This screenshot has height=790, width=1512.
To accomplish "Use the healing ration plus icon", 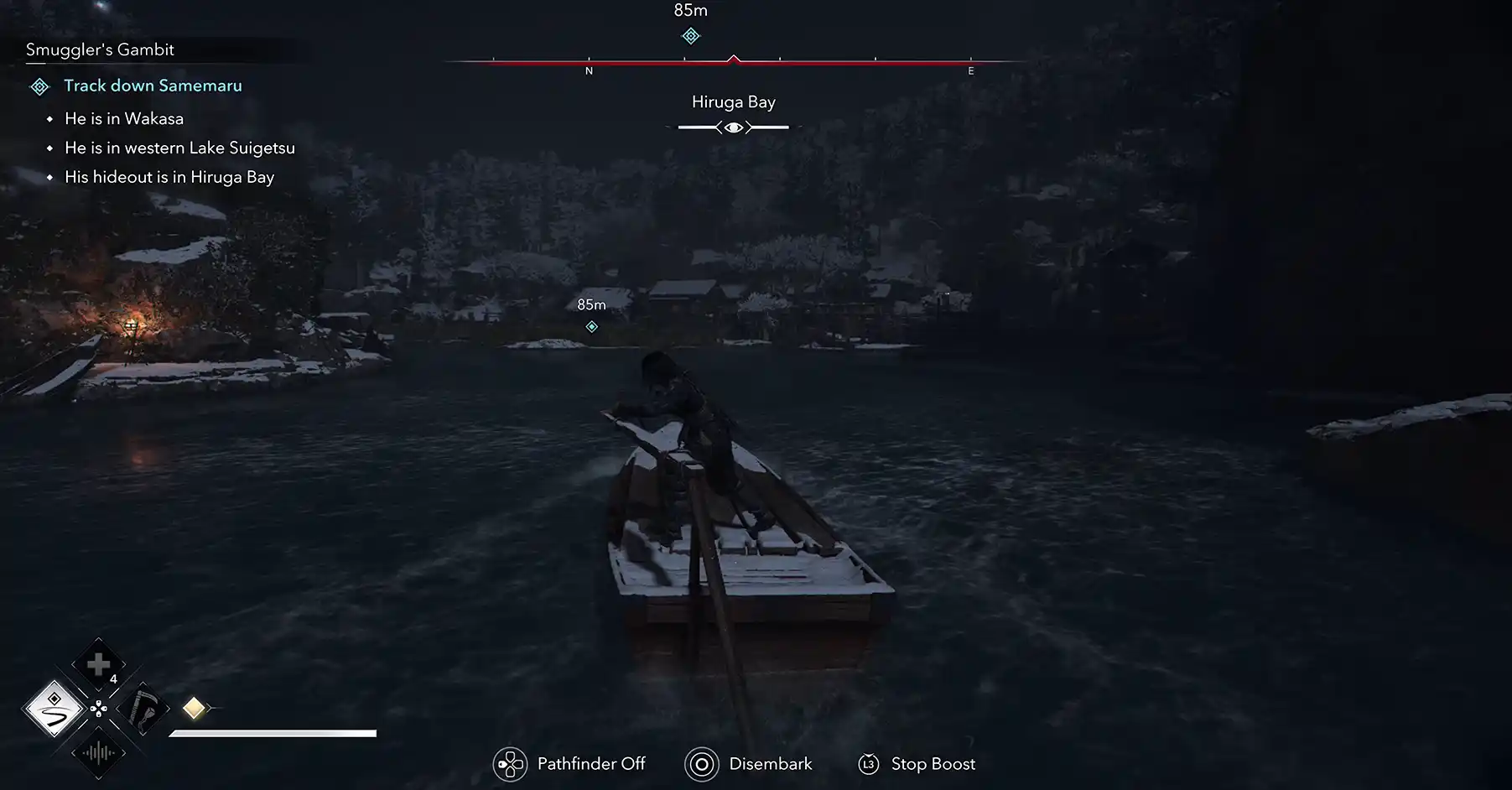I will [x=98, y=665].
